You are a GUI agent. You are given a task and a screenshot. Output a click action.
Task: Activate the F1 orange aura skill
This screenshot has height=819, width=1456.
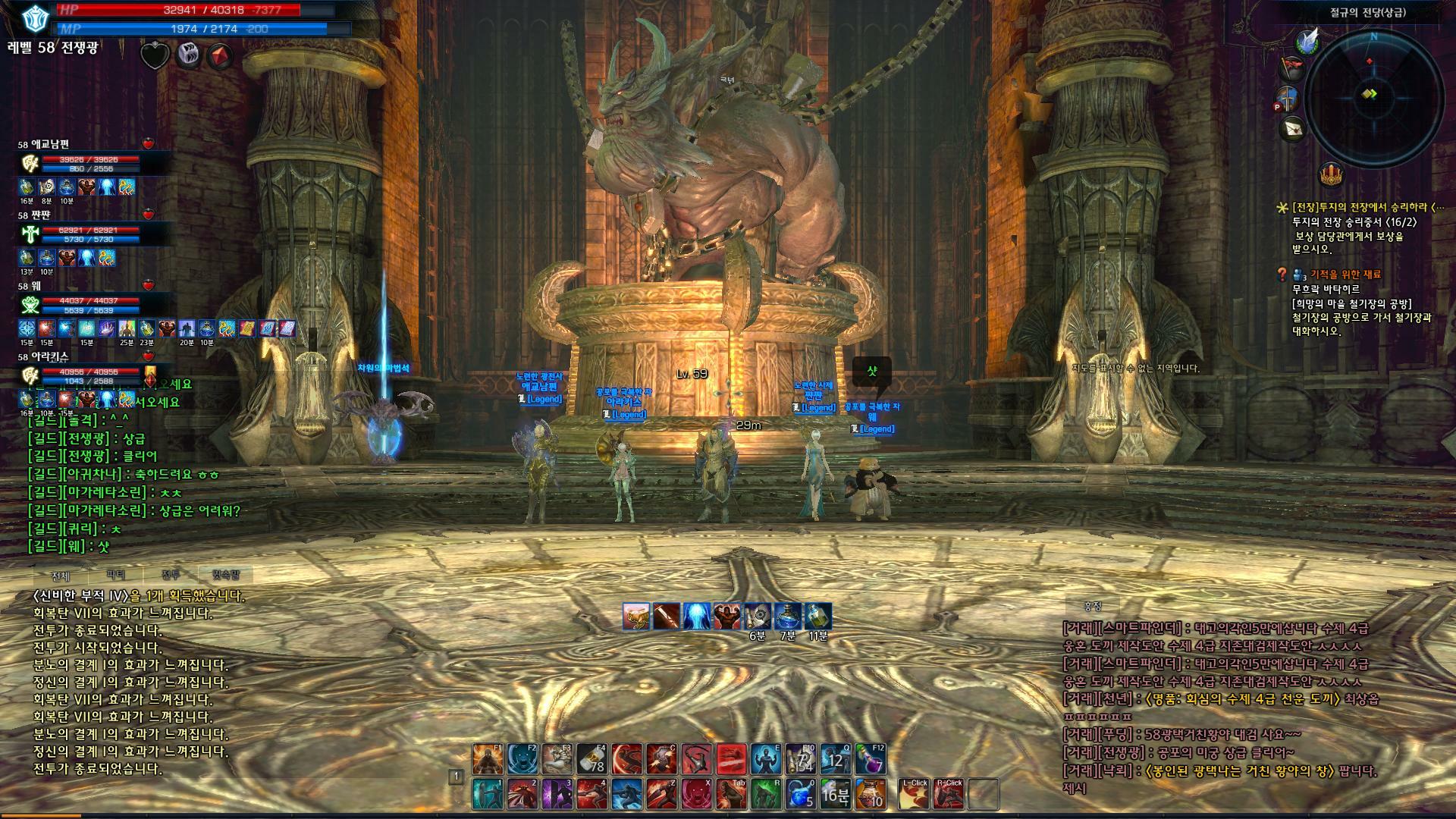488,758
